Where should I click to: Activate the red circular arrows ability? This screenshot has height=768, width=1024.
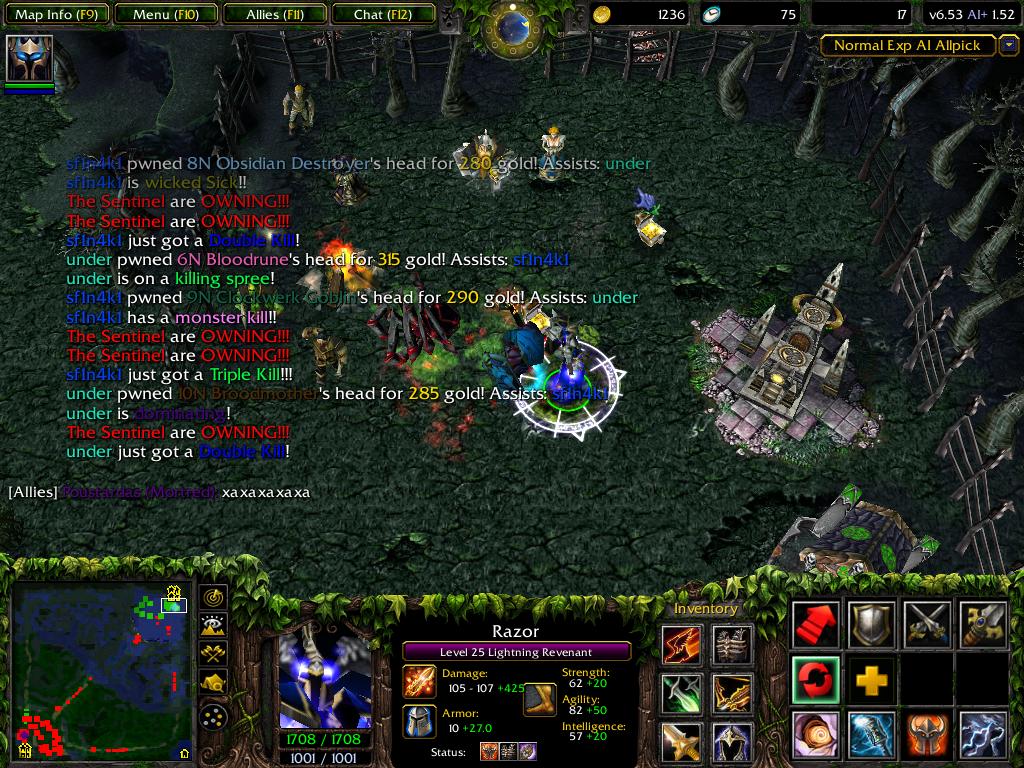pyautogui.click(x=816, y=680)
